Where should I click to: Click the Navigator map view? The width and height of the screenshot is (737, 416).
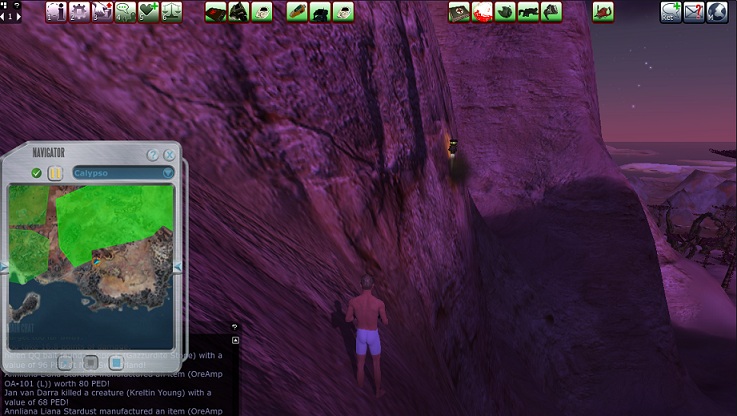coord(91,262)
